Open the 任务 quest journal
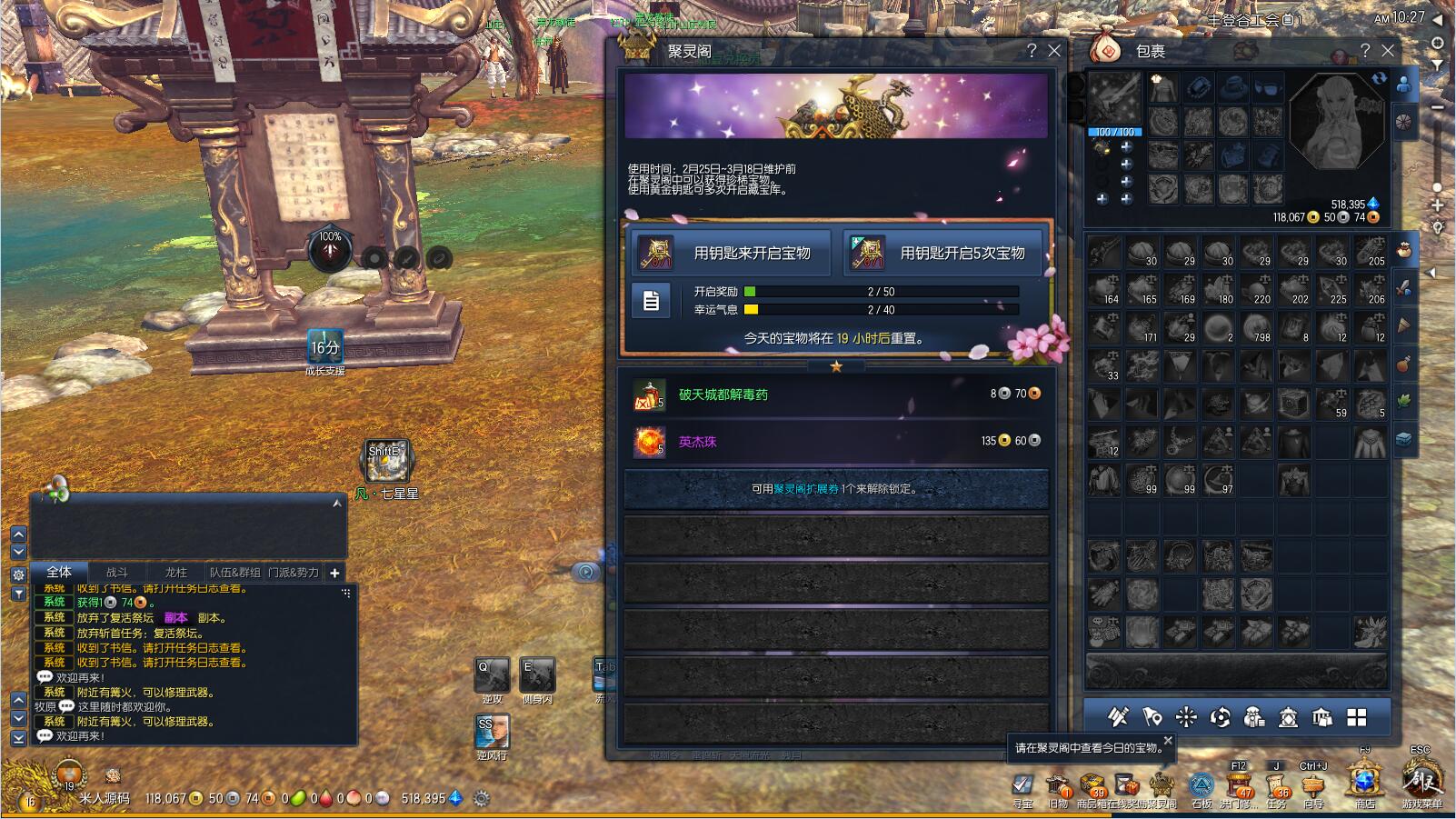This screenshot has width=1456, height=819. tap(1276, 785)
